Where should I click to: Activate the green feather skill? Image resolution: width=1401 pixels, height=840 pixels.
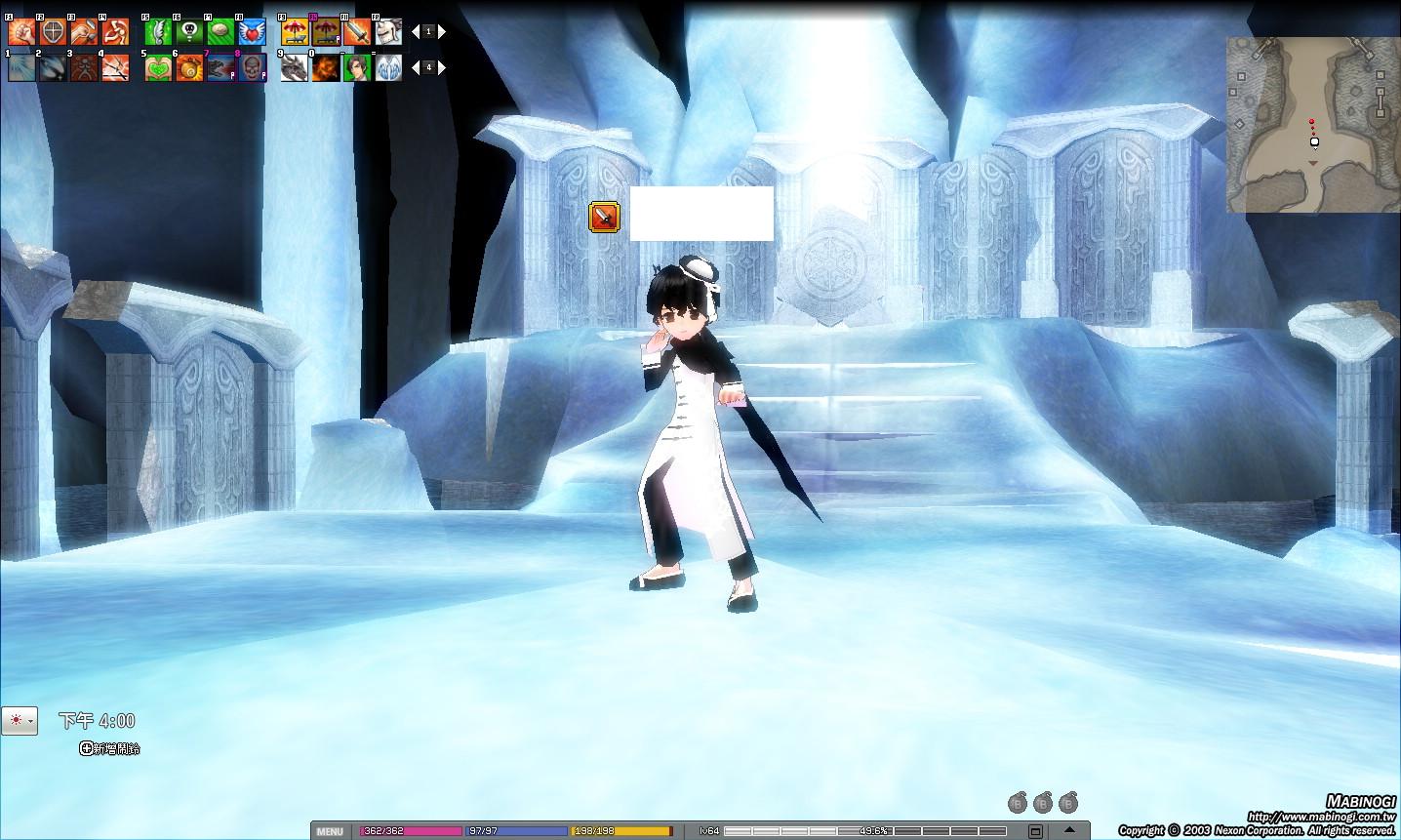[158, 32]
